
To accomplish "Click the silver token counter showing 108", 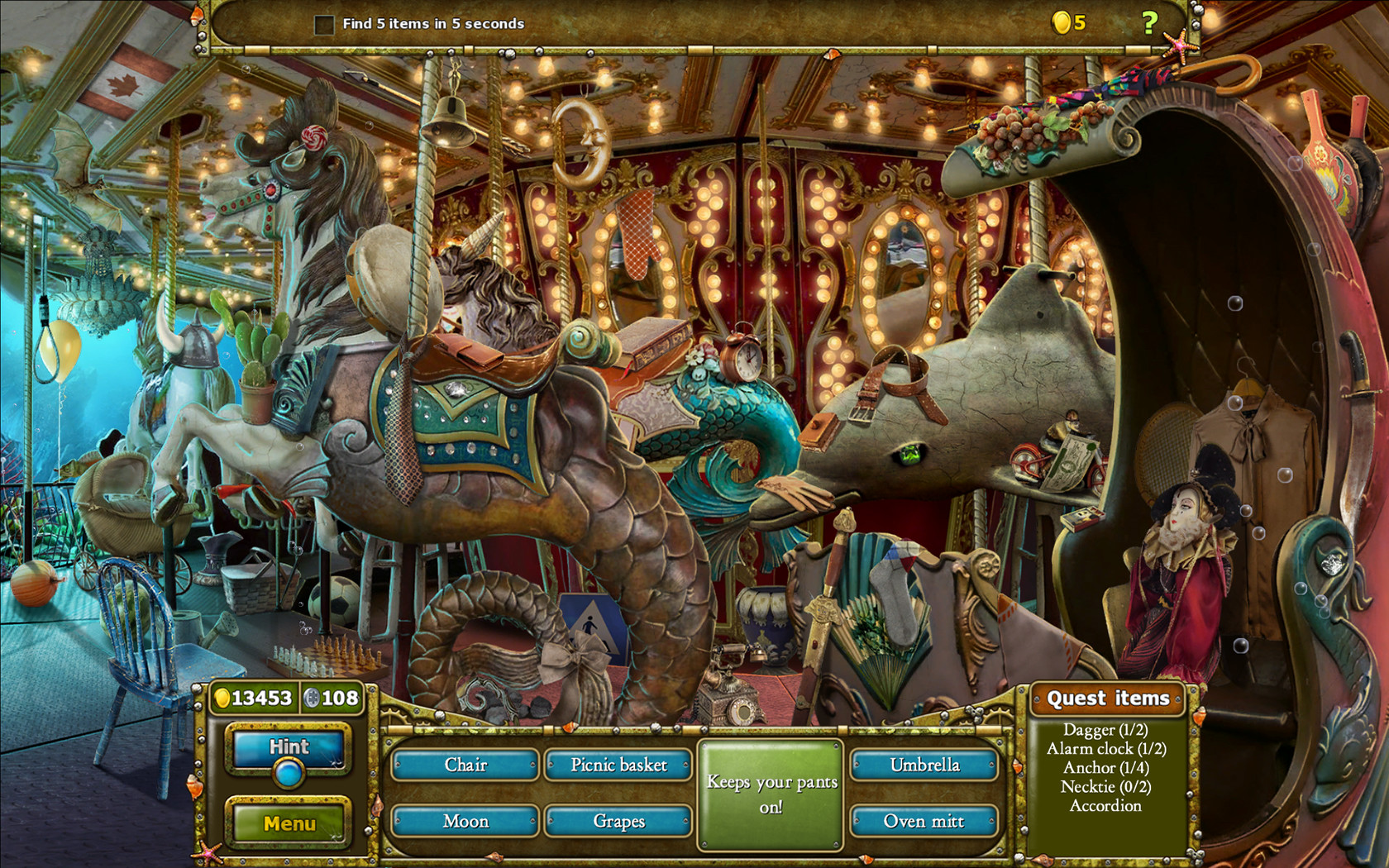I will point(334,697).
